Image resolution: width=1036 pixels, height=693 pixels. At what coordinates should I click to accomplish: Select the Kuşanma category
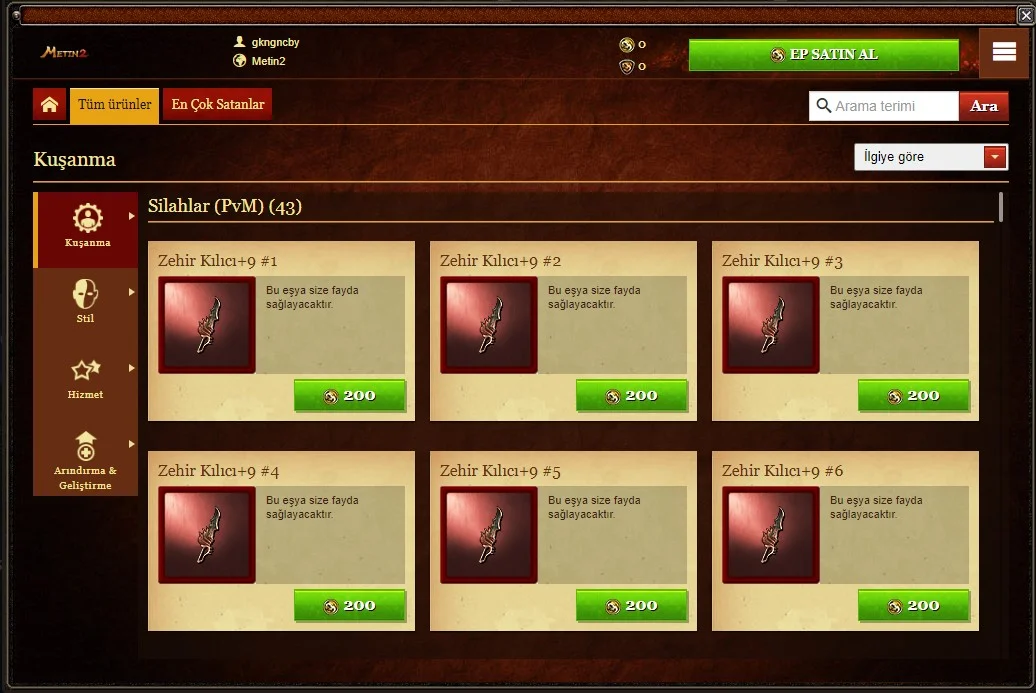tap(87, 228)
